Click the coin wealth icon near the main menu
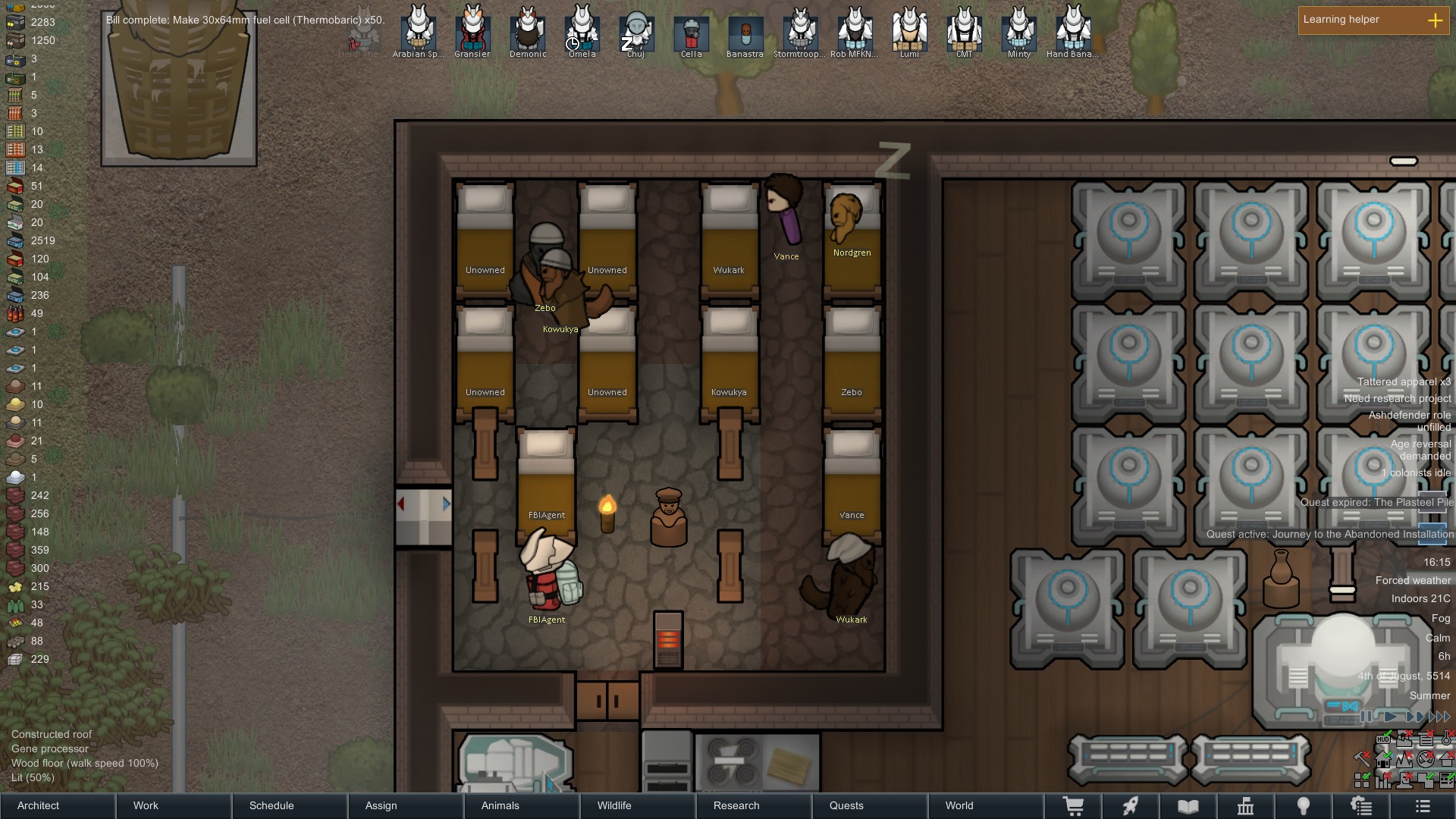Viewport: 1456px width, 819px height. [x=1361, y=805]
